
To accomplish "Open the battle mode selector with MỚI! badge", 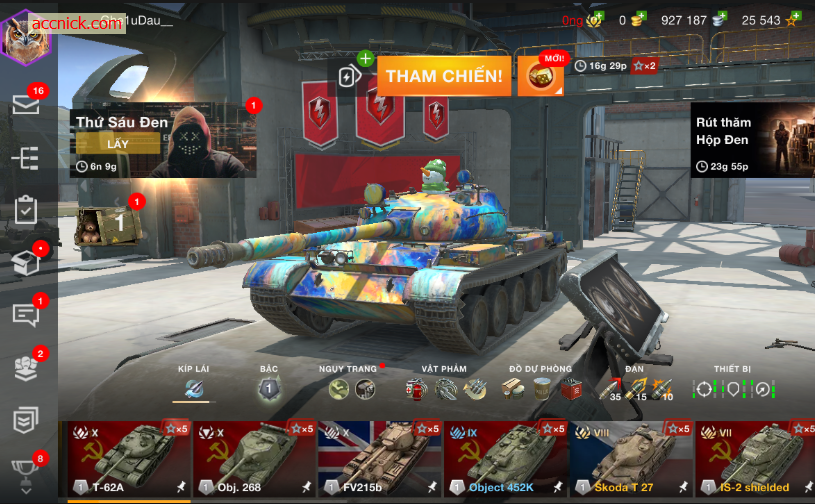I will tap(540, 77).
